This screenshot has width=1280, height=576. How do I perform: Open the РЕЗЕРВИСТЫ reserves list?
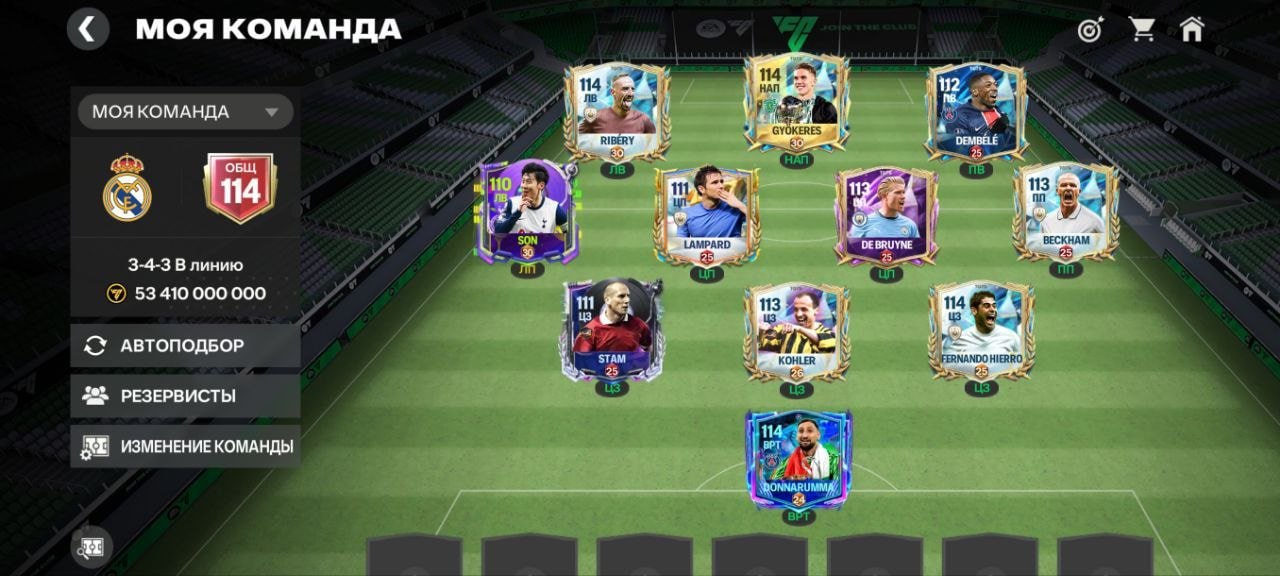185,396
